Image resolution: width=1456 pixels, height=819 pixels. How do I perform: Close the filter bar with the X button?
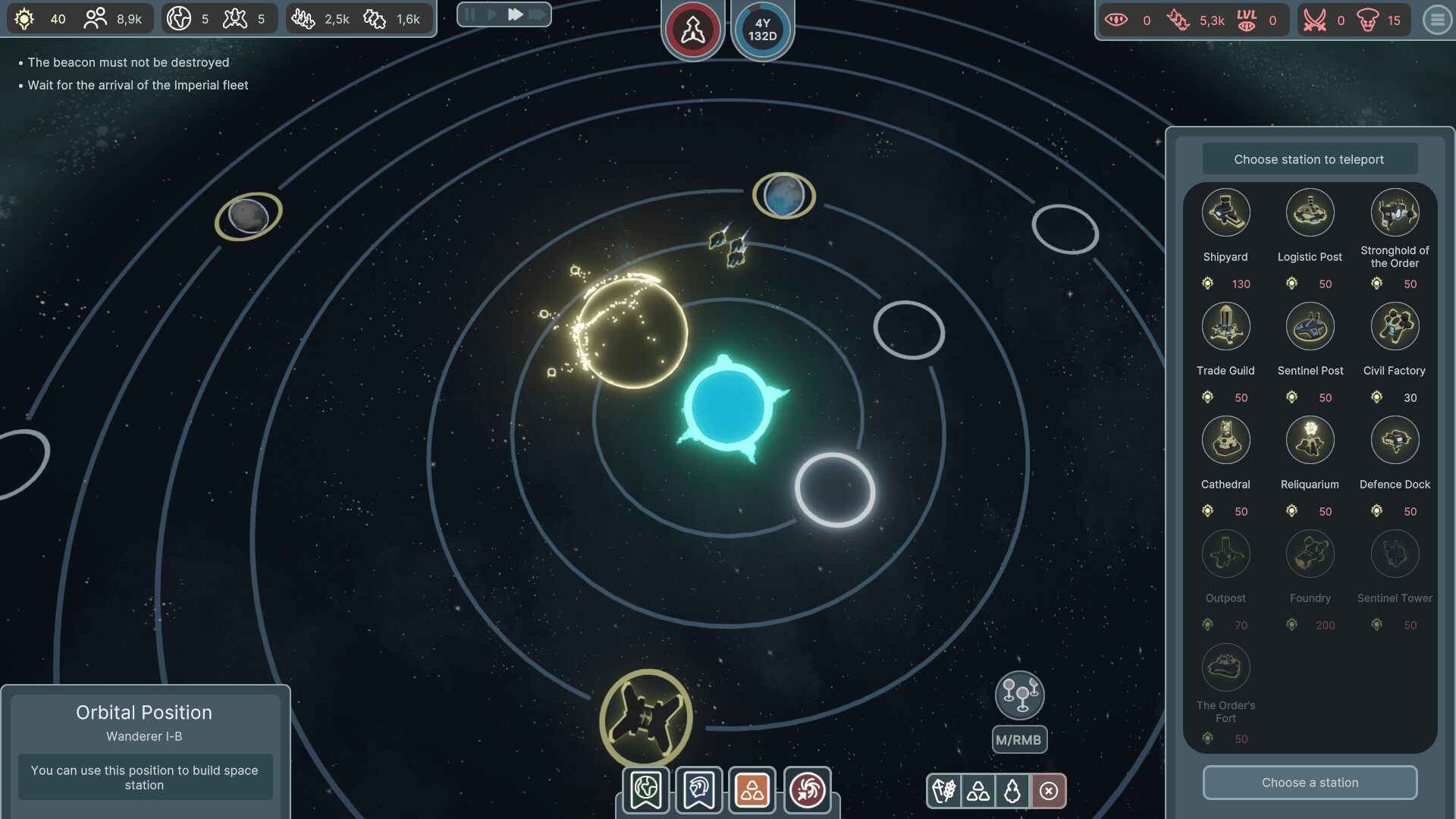[x=1049, y=792]
